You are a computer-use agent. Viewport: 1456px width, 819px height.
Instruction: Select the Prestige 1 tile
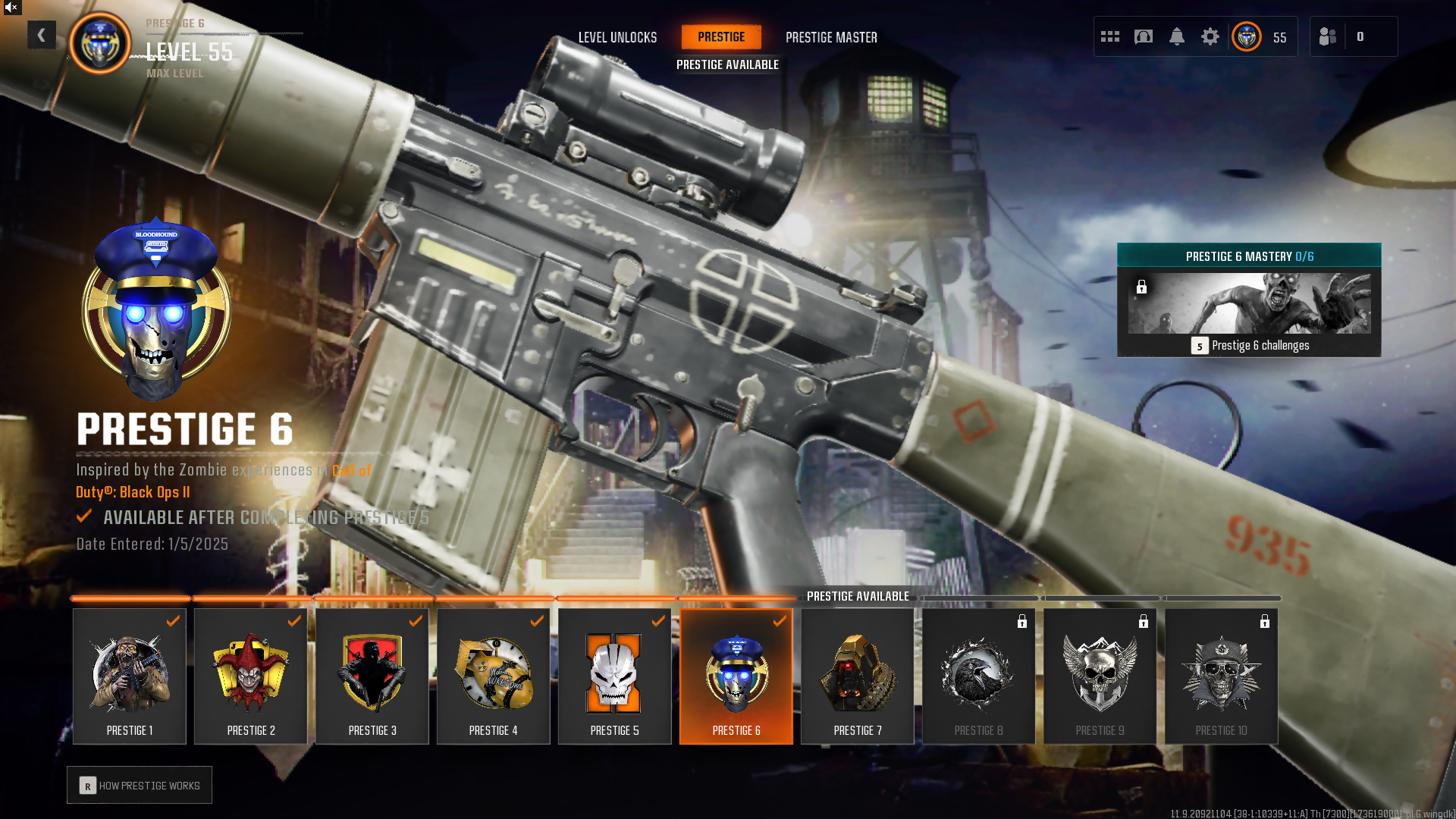click(x=130, y=676)
